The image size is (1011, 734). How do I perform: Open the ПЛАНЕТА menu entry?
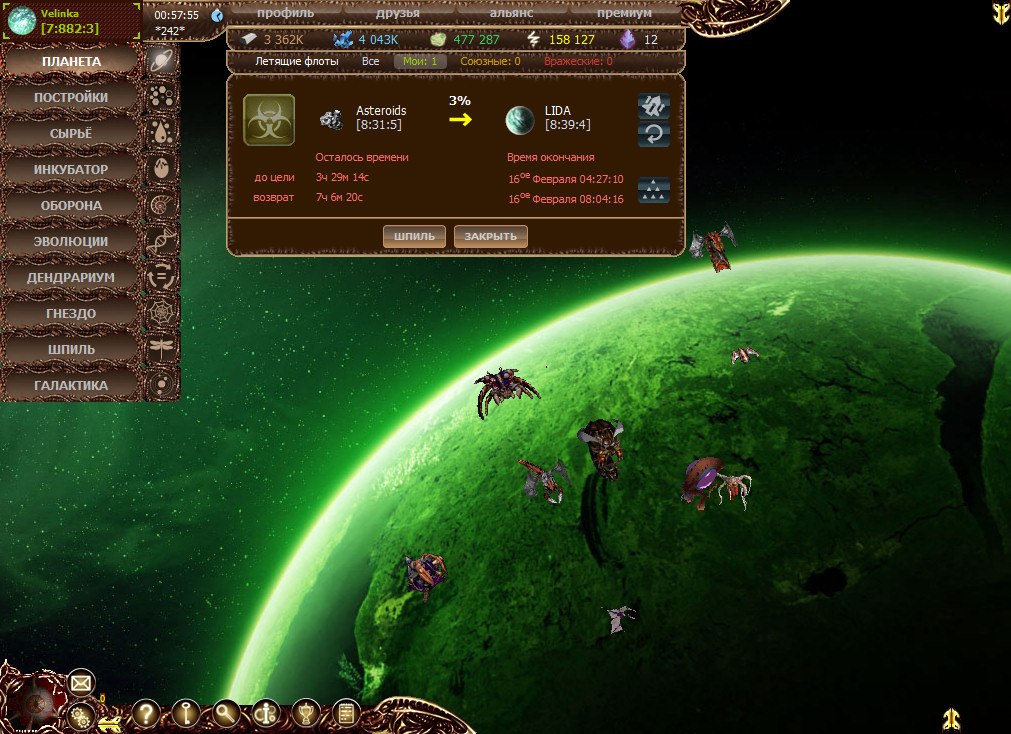[70, 62]
